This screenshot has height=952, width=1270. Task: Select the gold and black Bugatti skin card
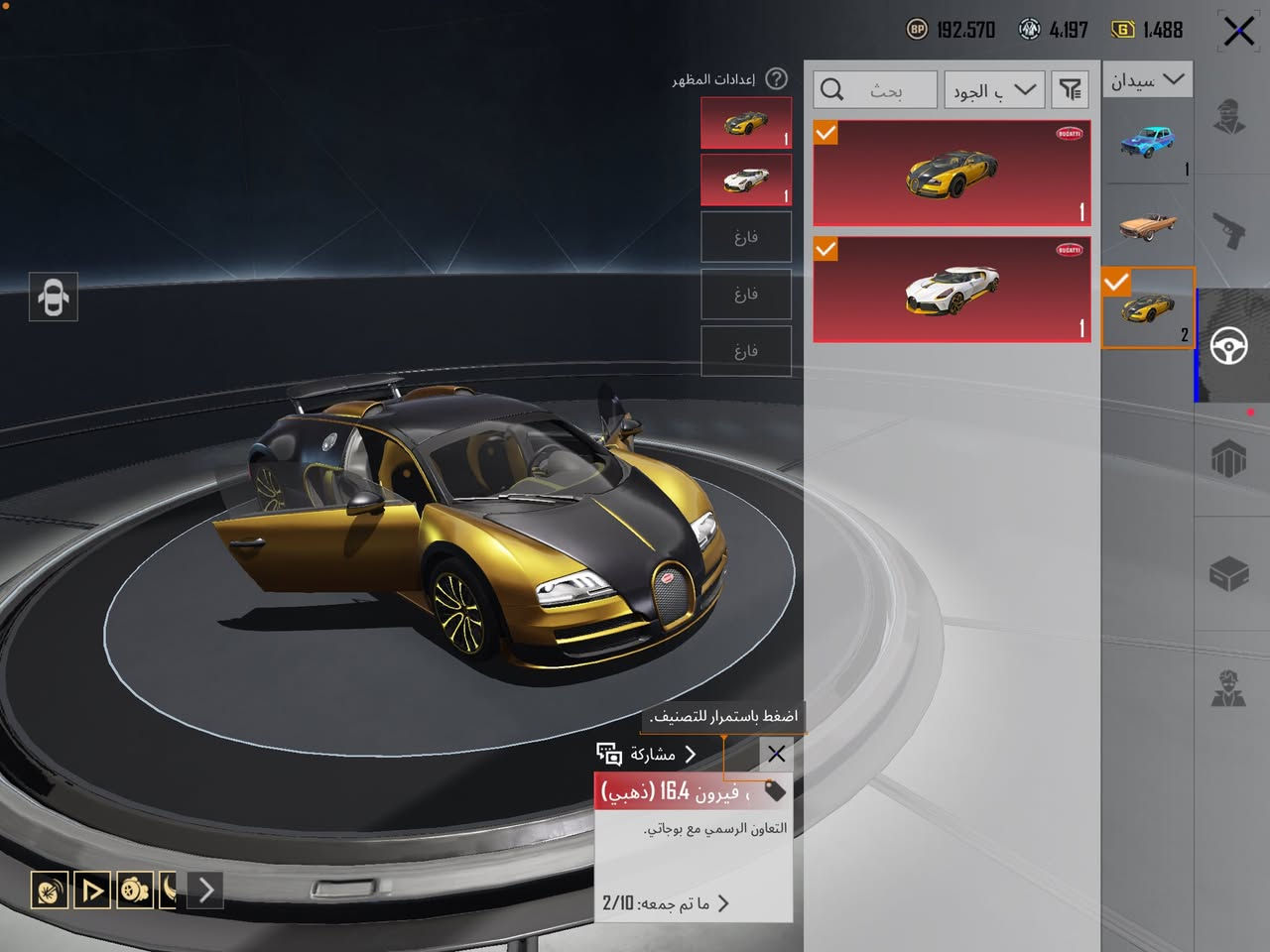(952, 174)
